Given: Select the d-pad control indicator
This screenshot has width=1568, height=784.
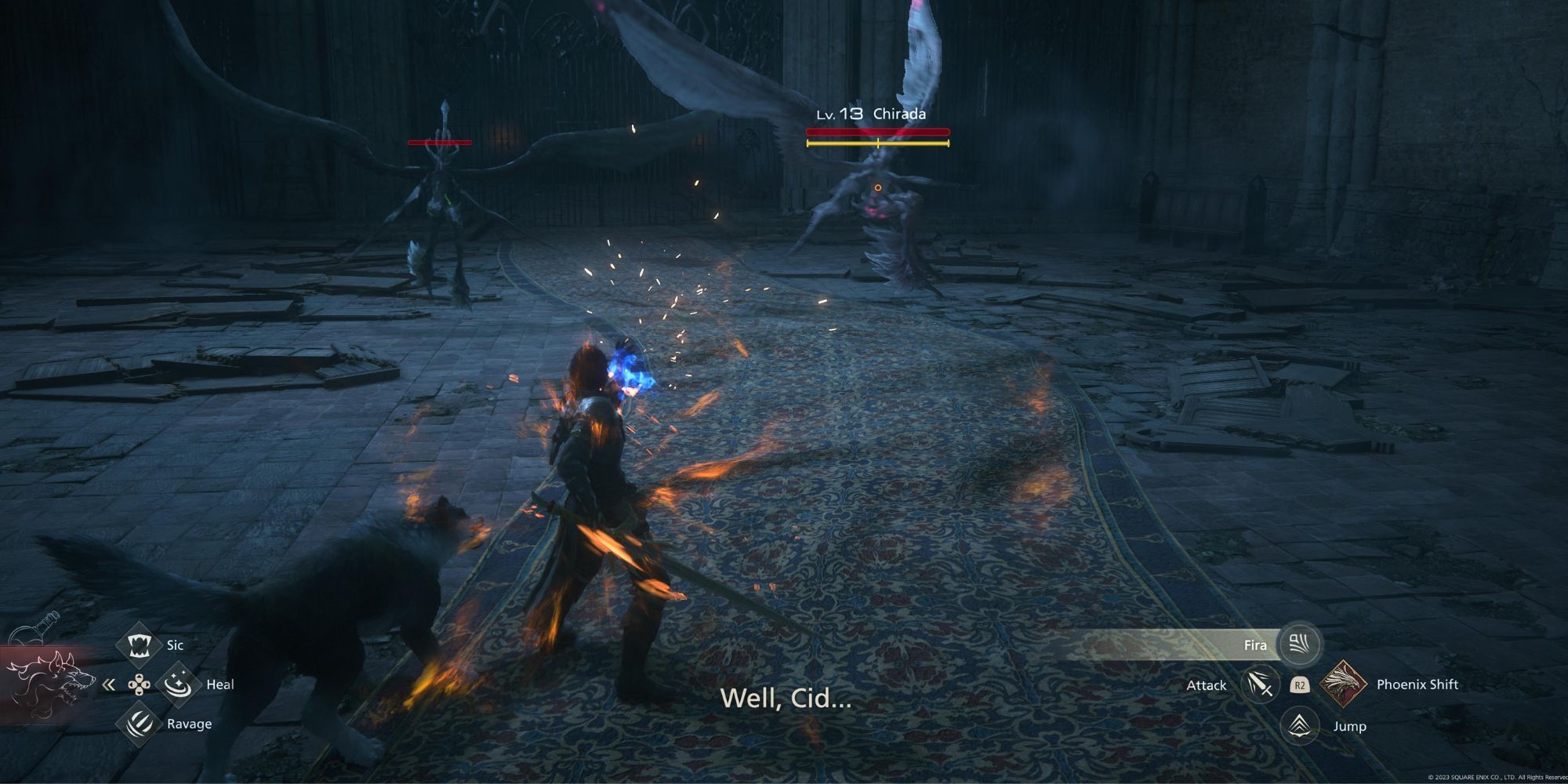Looking at the screenshot, I should tap(140, 684).
